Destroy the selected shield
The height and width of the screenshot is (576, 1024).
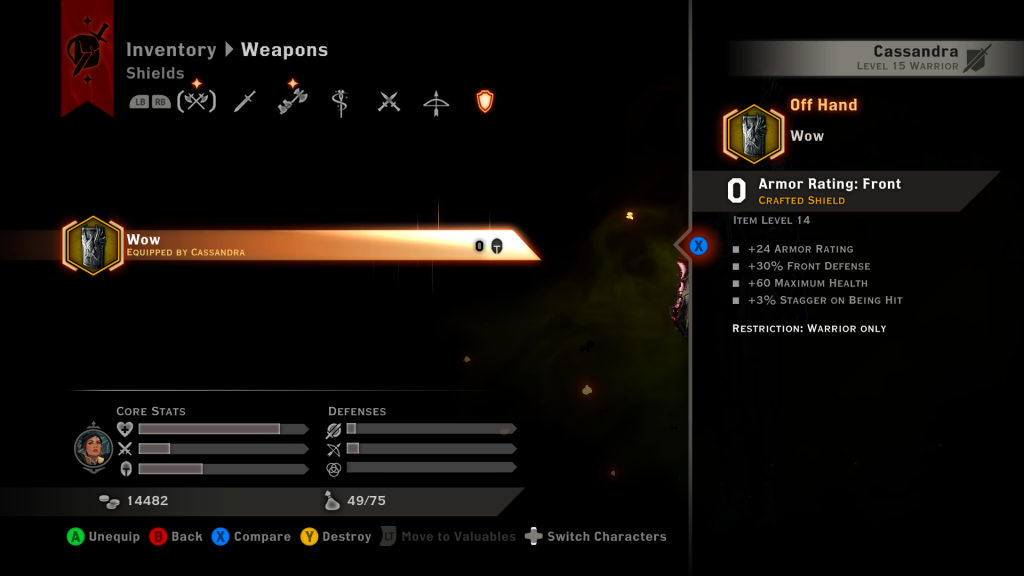335,537
